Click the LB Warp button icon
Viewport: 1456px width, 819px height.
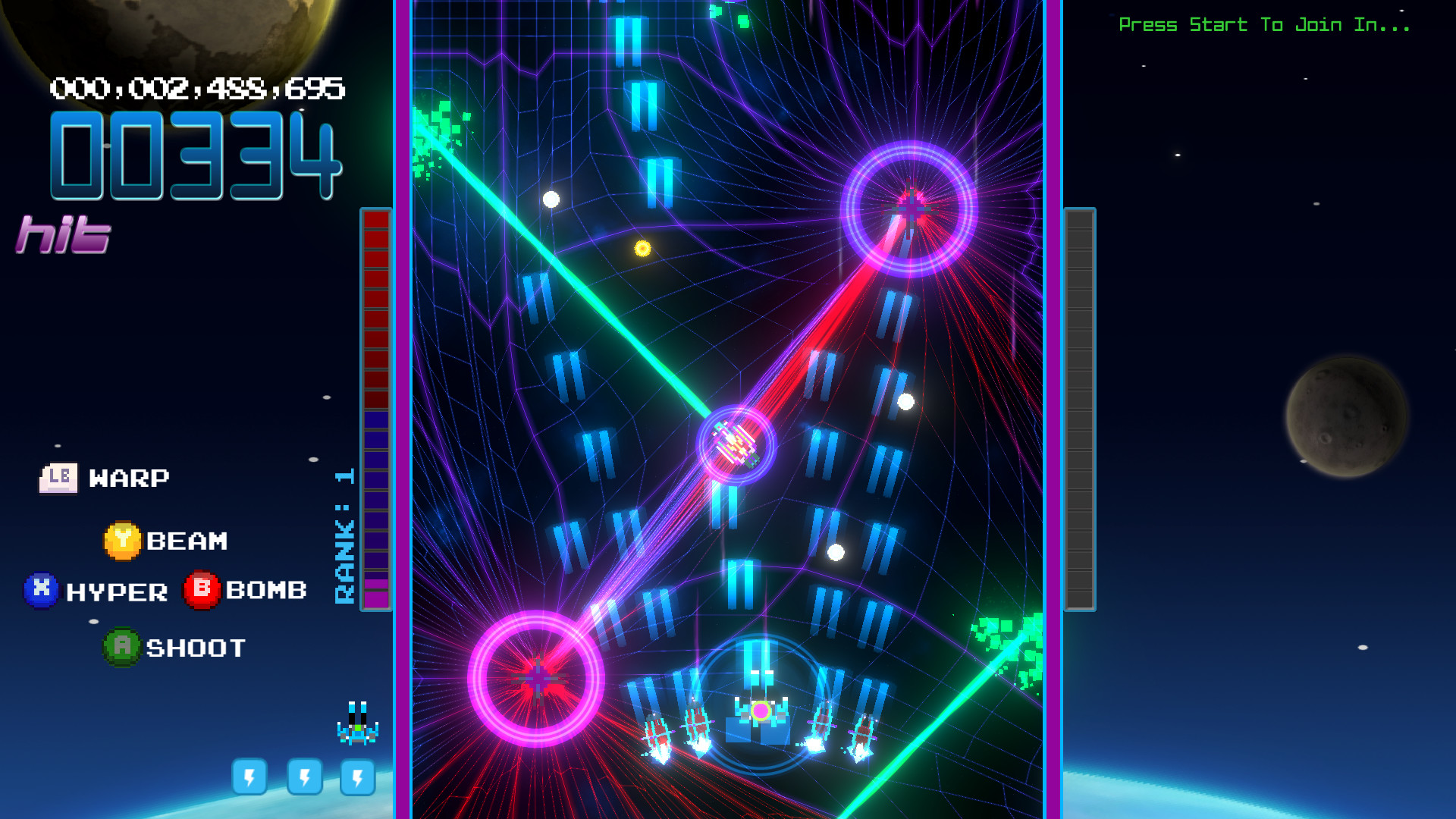pos(60,477)
